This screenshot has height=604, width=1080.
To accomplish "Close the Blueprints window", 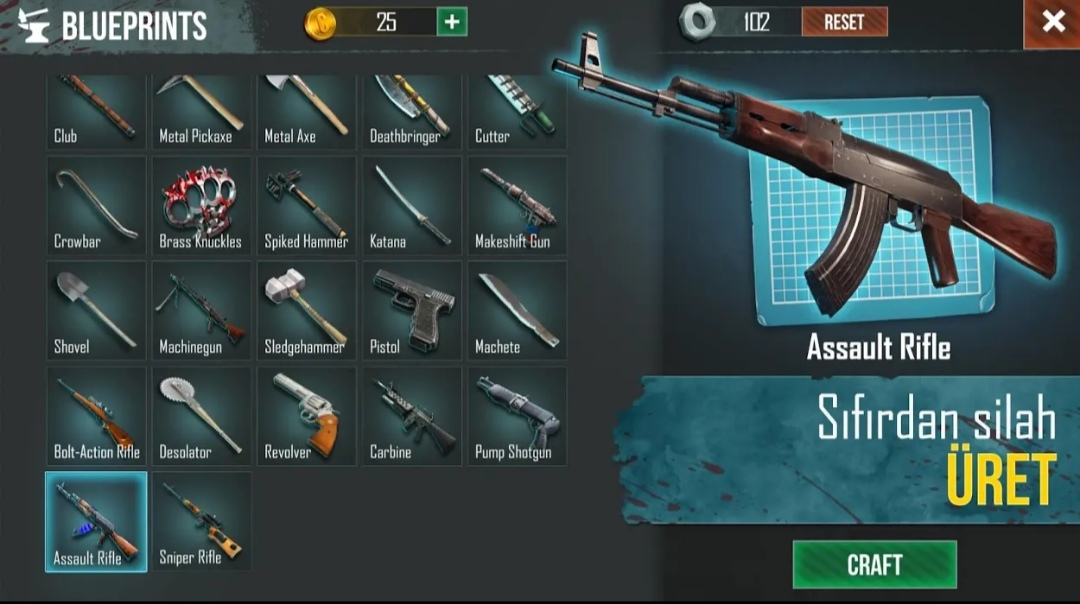I will coord(1053,23).
